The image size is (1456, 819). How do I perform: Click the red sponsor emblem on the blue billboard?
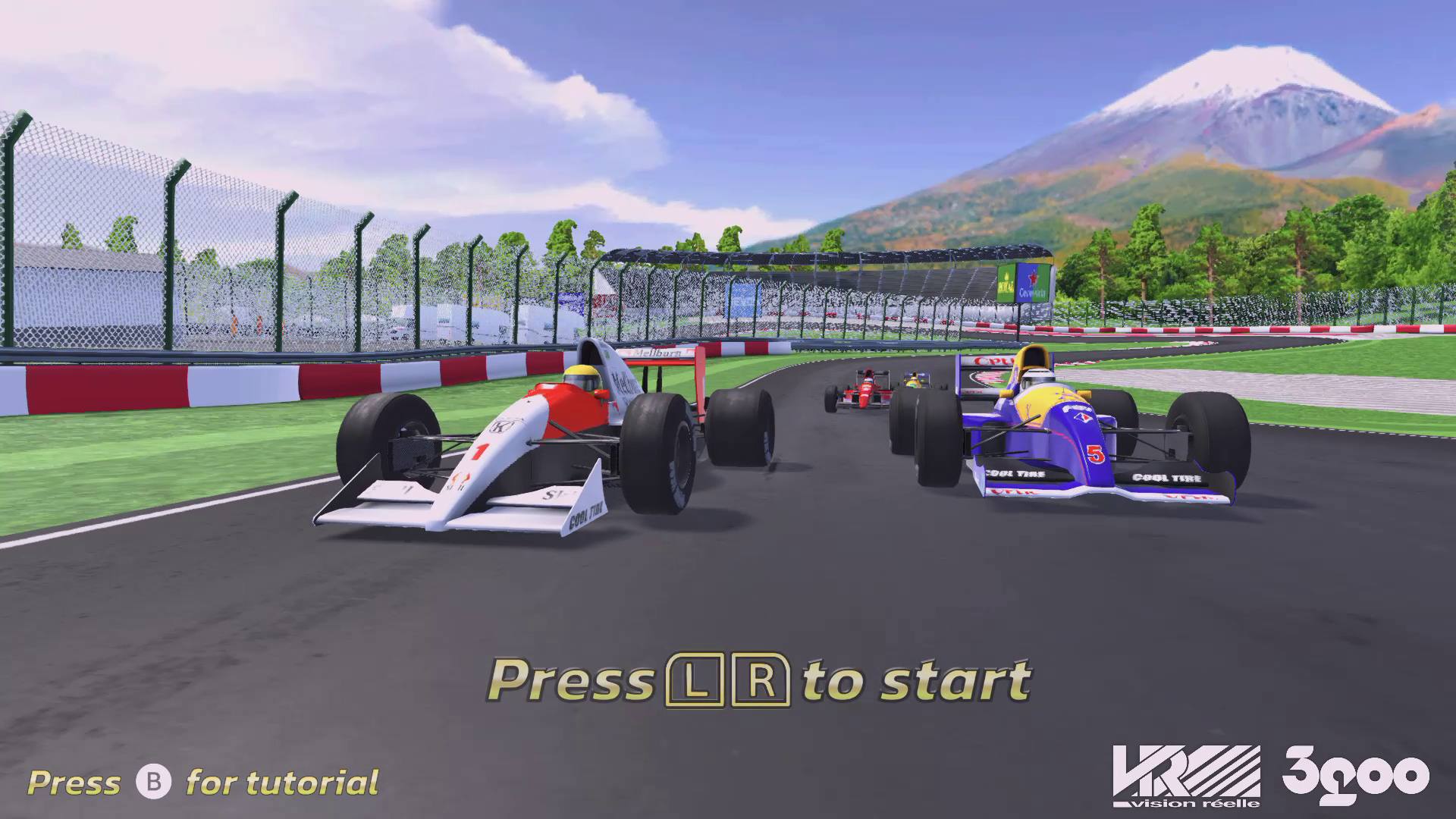1034,278
